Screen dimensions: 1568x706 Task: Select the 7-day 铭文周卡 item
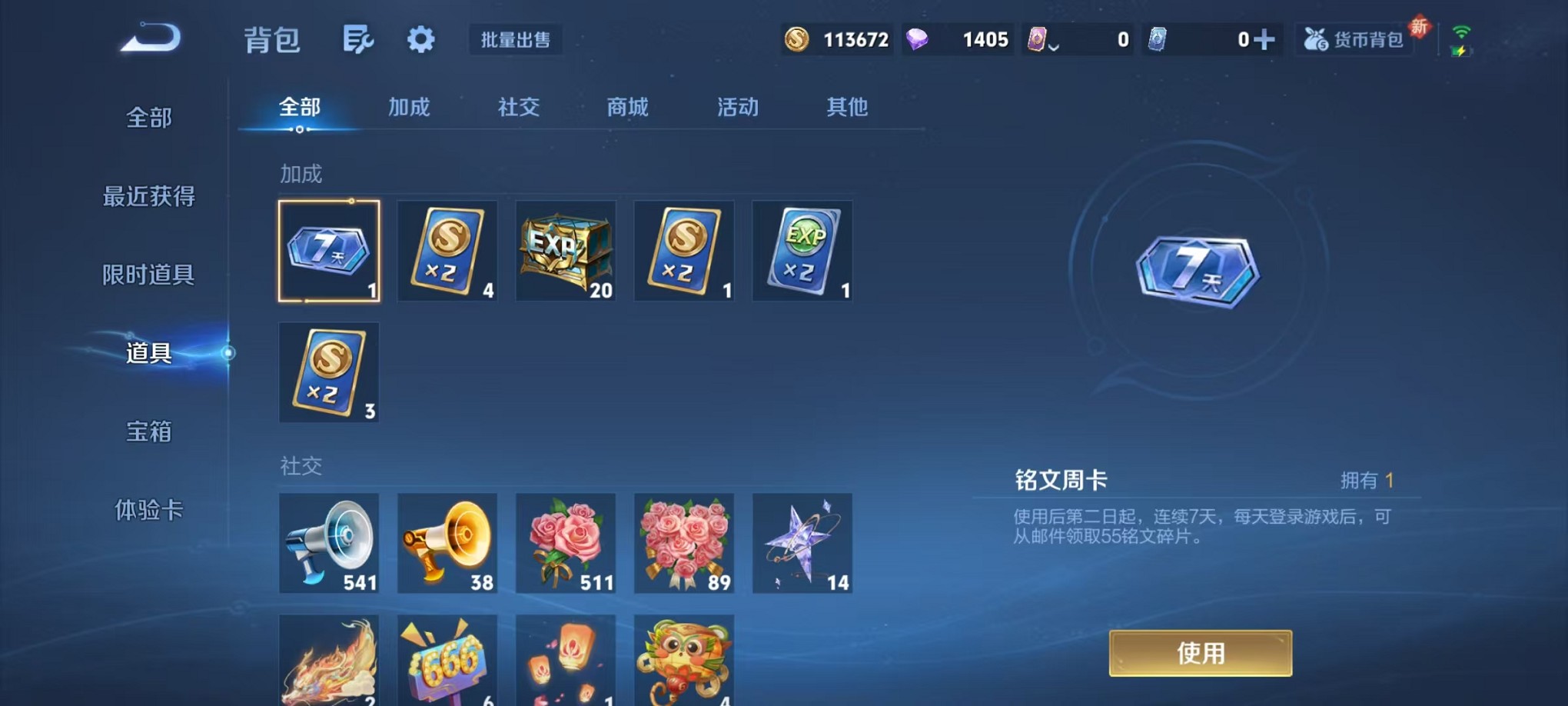(x=329, y=251)
